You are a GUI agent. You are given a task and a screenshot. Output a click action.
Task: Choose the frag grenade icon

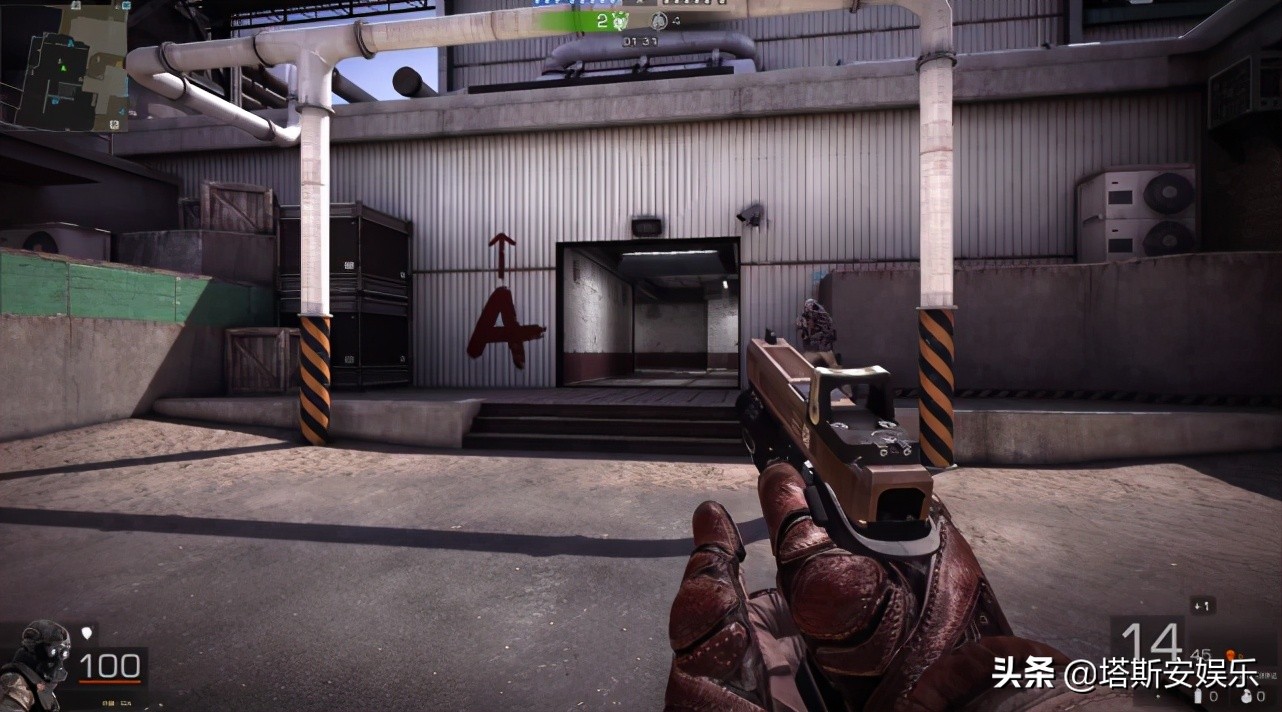point(1245,695)
